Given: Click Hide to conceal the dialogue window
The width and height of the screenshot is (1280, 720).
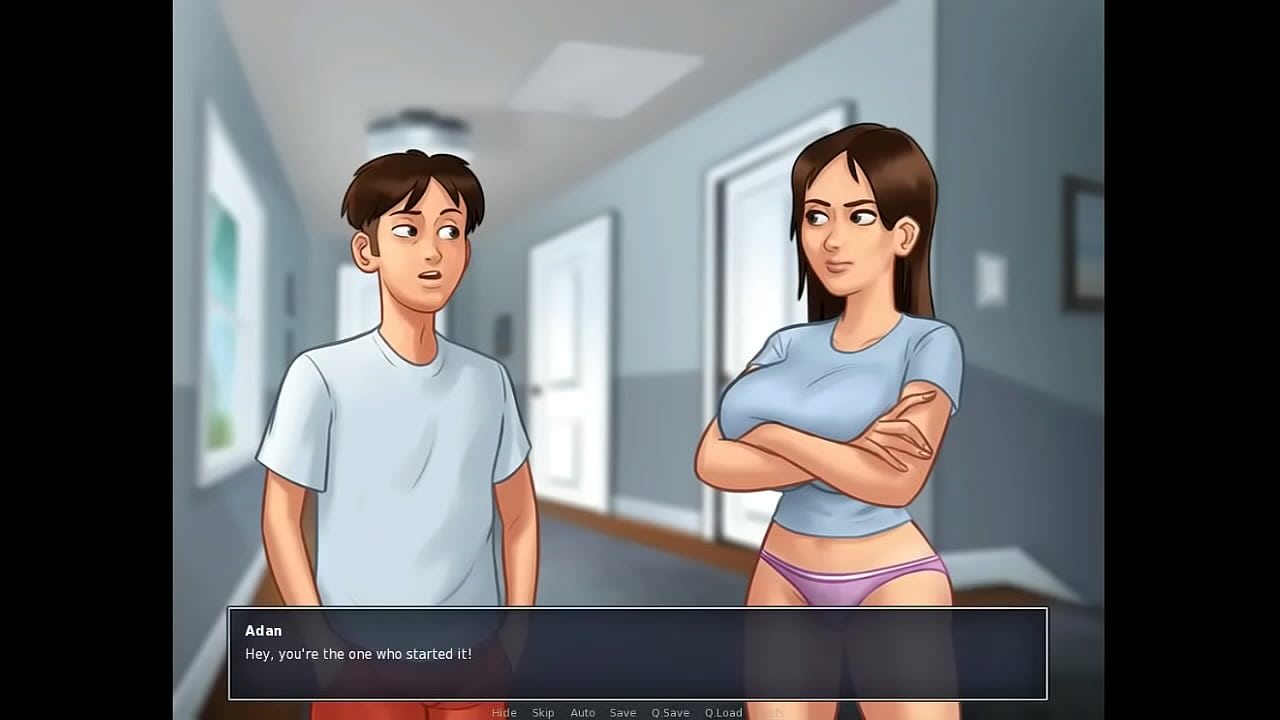Looking at the screenshot, I should click(x=504, y=712).
